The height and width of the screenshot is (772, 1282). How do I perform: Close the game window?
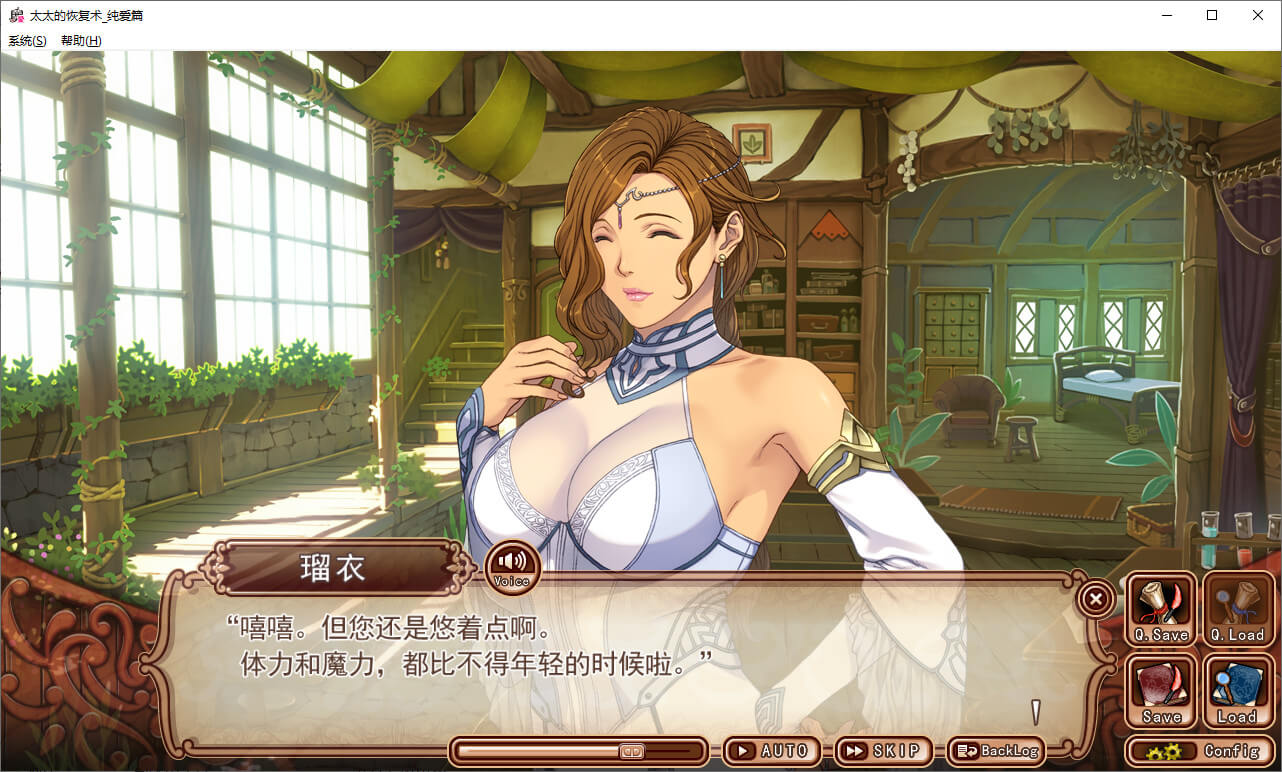point(1258,15)
